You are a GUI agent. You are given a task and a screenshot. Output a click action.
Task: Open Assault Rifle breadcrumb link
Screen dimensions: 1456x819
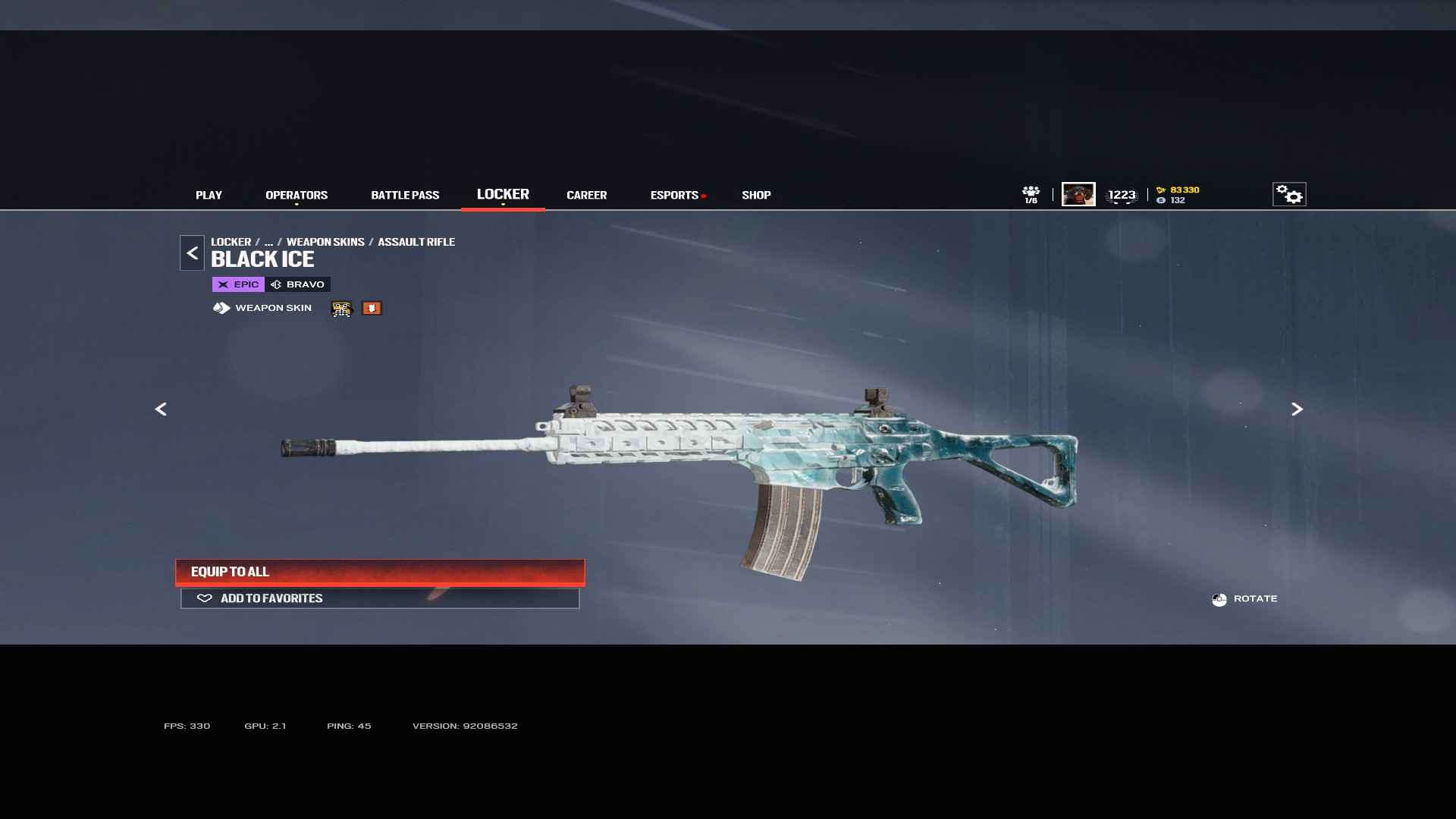[416, 242]
